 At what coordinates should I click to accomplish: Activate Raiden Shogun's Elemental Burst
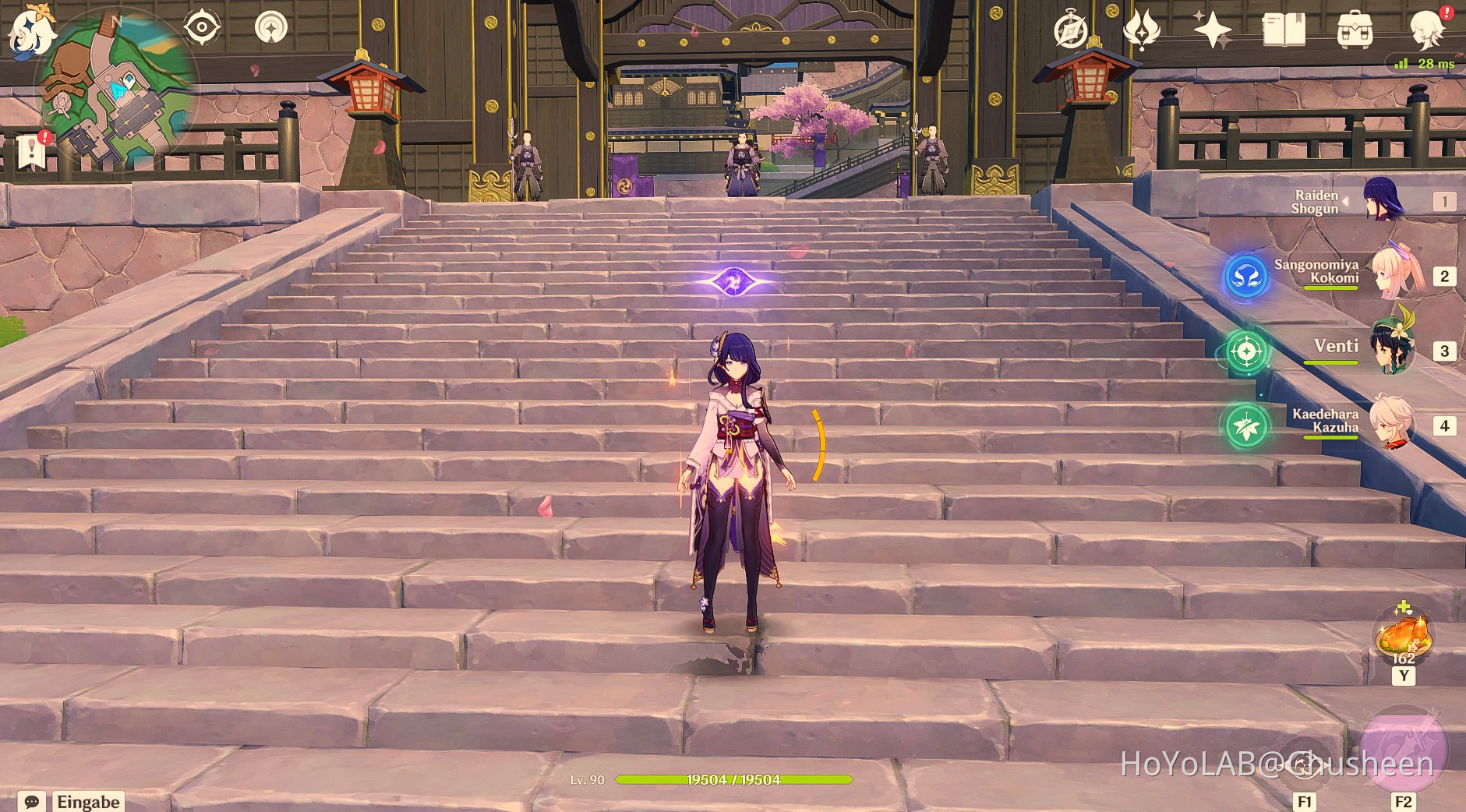coord(1403,750)
